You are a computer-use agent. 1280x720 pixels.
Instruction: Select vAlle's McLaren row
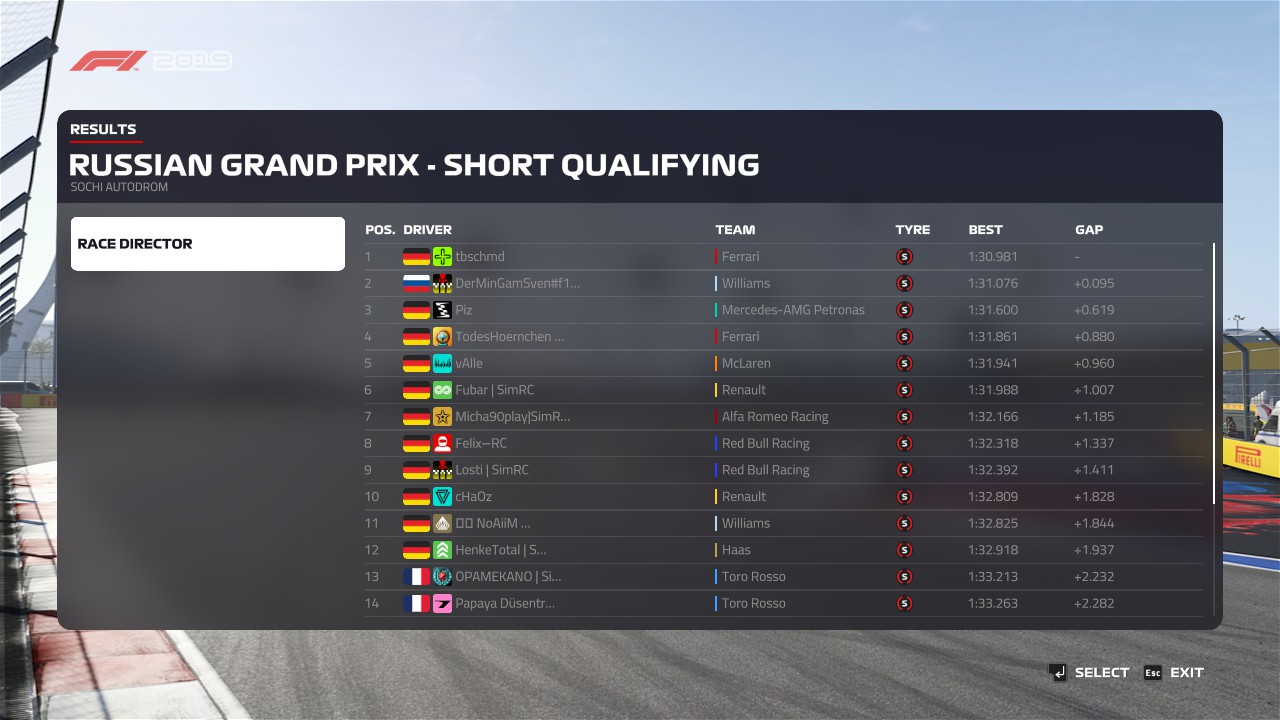pos(782,364)
